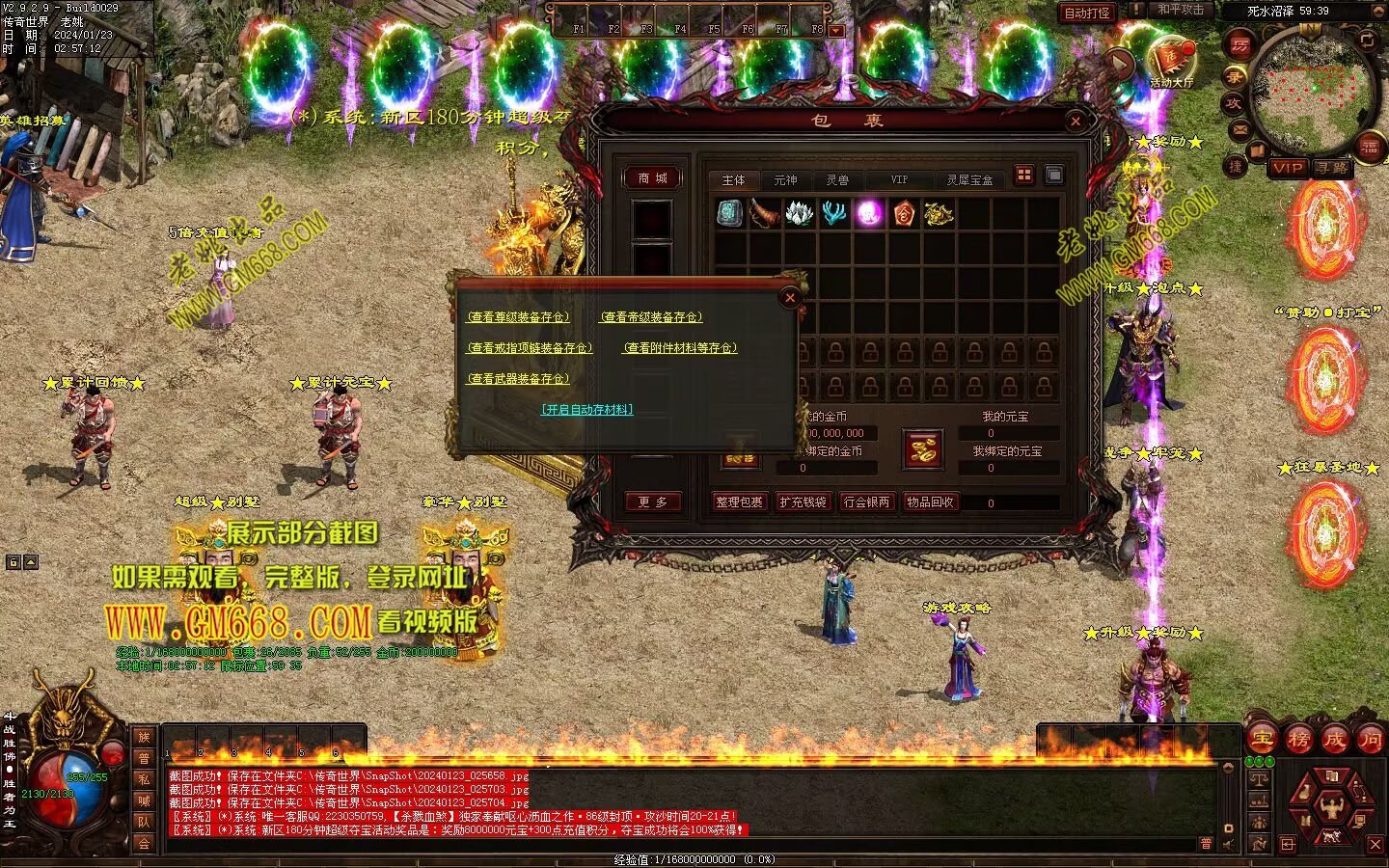Open the 灵犀宝盒 tab
Image resolution: width=1389 pixels, height=868 pixels.
point(968,179)
